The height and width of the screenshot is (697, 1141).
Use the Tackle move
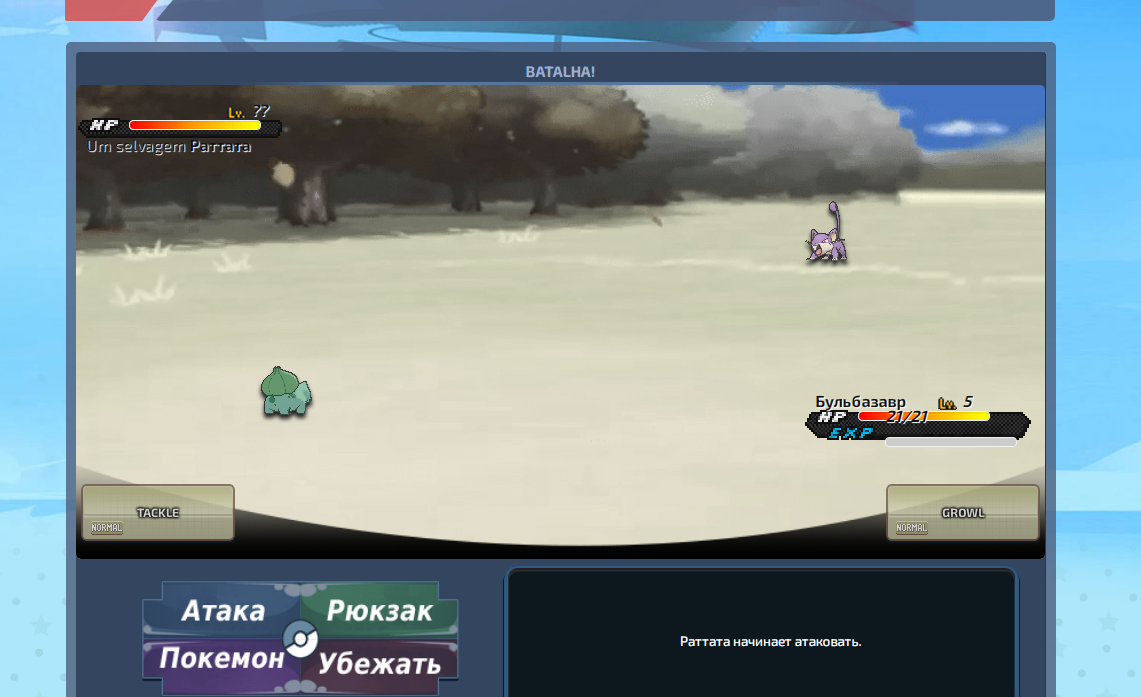158,512
